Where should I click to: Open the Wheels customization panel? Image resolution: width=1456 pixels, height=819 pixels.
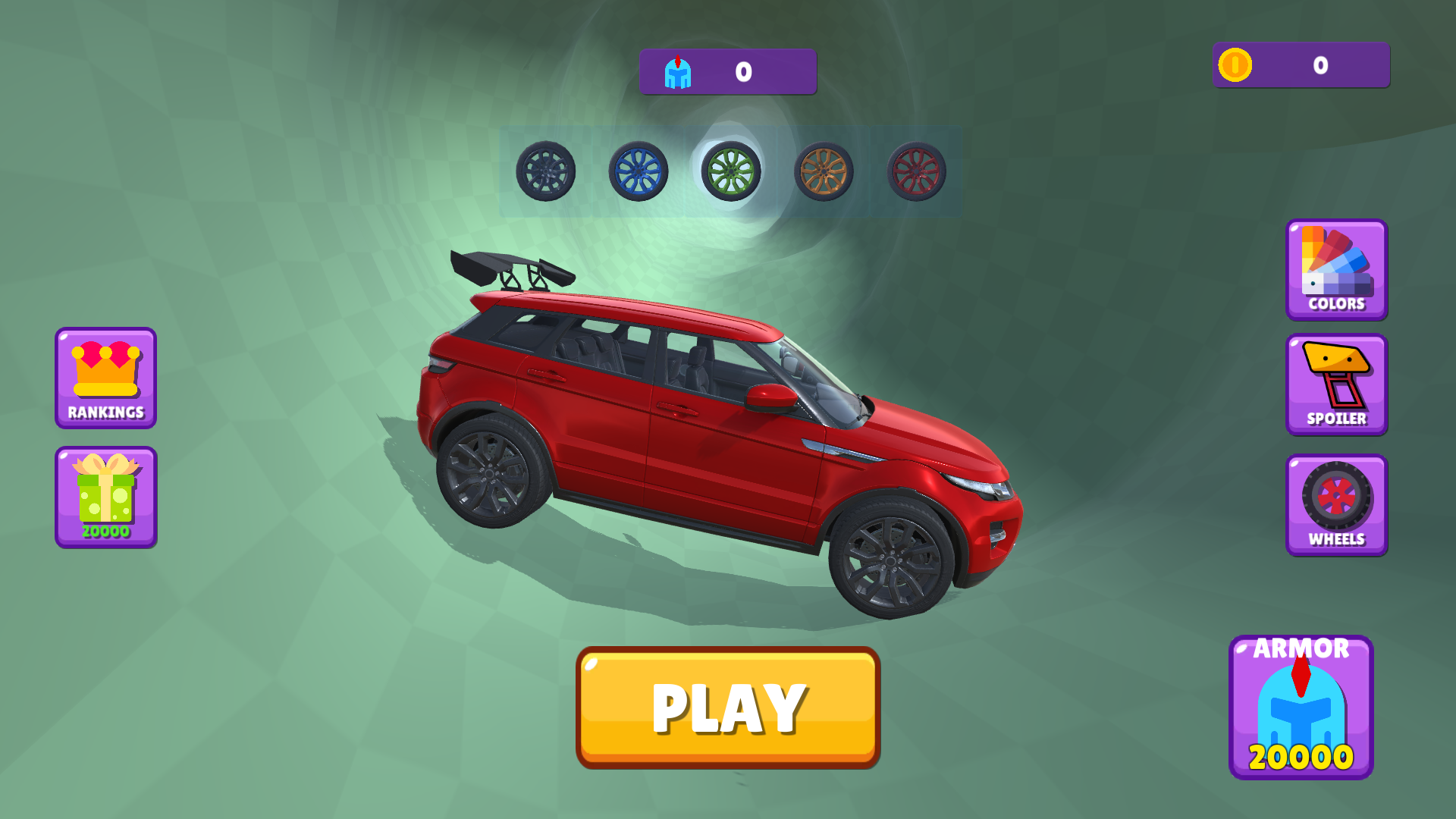click(1336, 504)
